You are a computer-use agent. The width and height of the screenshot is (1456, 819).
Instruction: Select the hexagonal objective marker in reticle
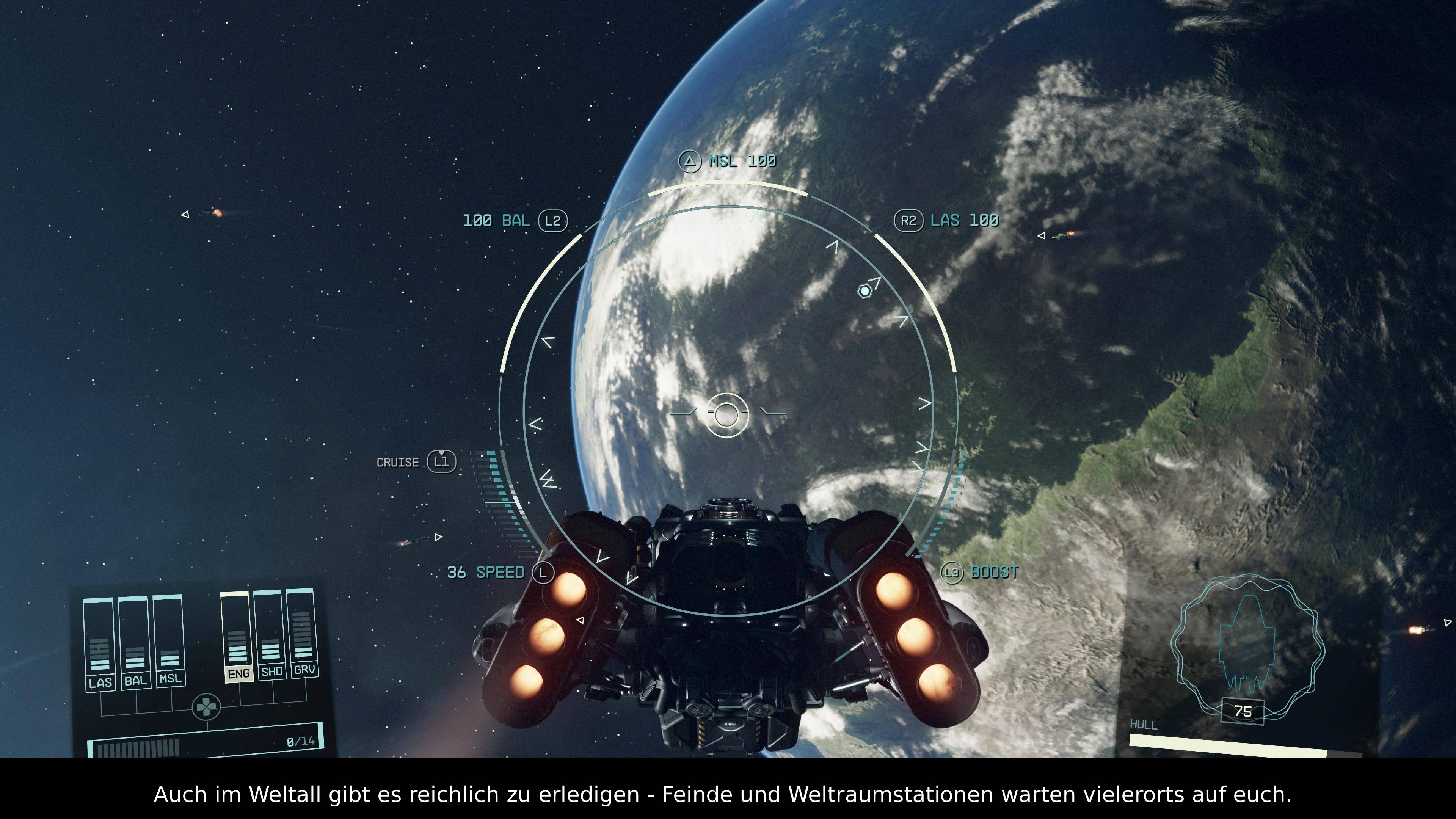pyautogui.click(x=864, y=291)
